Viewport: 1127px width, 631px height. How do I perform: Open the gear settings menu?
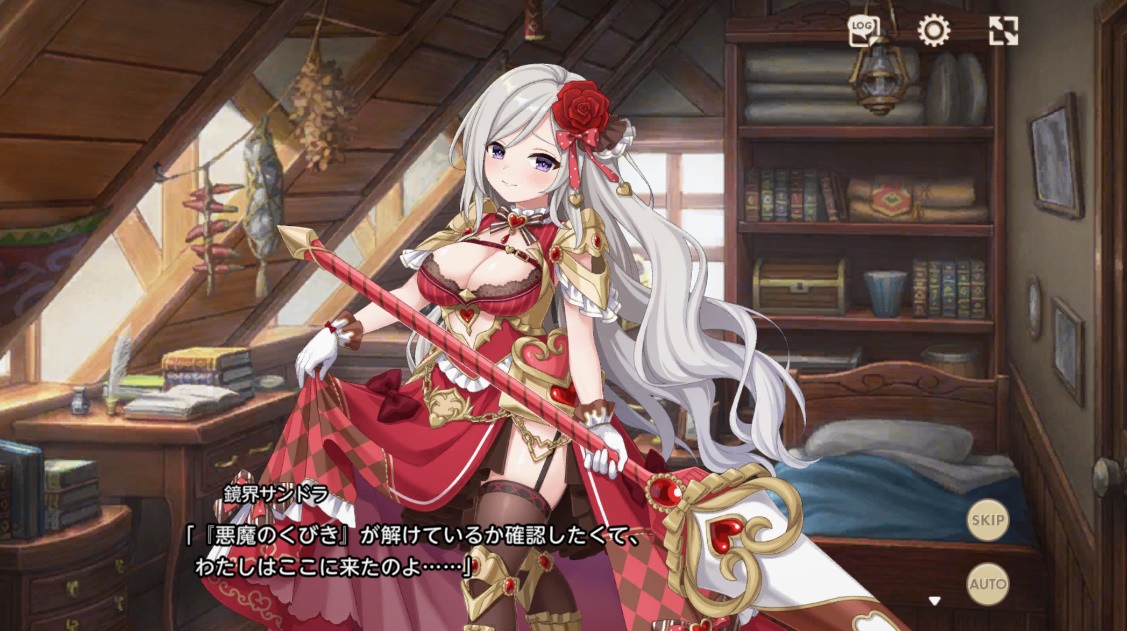933,31
